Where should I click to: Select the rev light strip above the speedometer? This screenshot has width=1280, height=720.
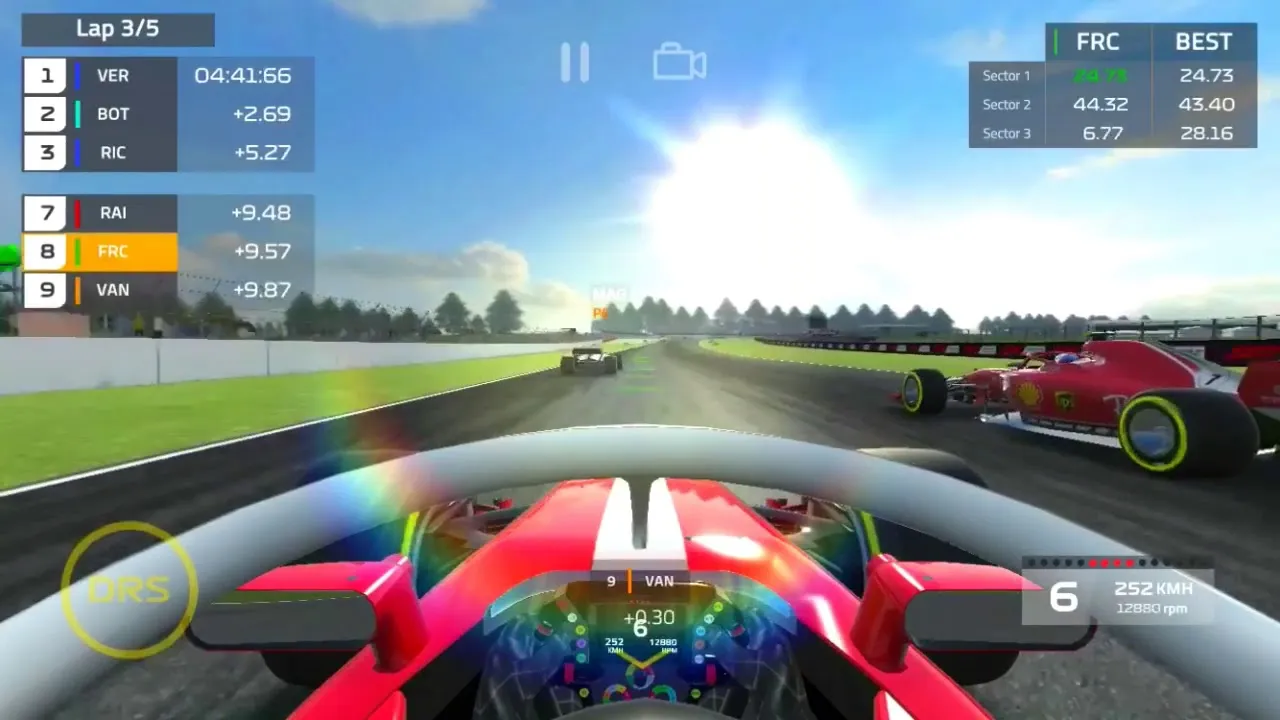1110,562
